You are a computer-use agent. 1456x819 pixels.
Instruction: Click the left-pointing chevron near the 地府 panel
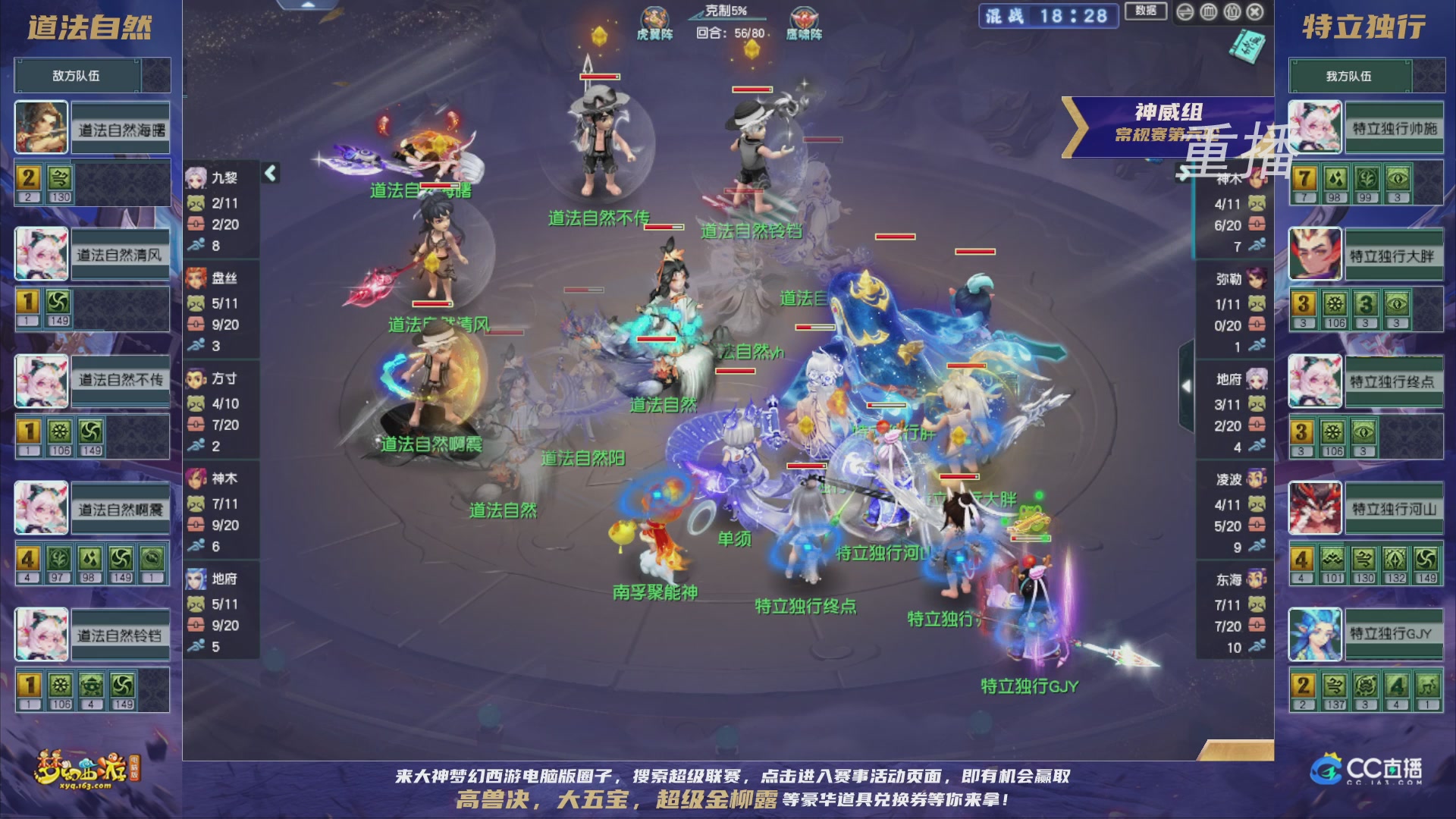tap(1188, 385)
